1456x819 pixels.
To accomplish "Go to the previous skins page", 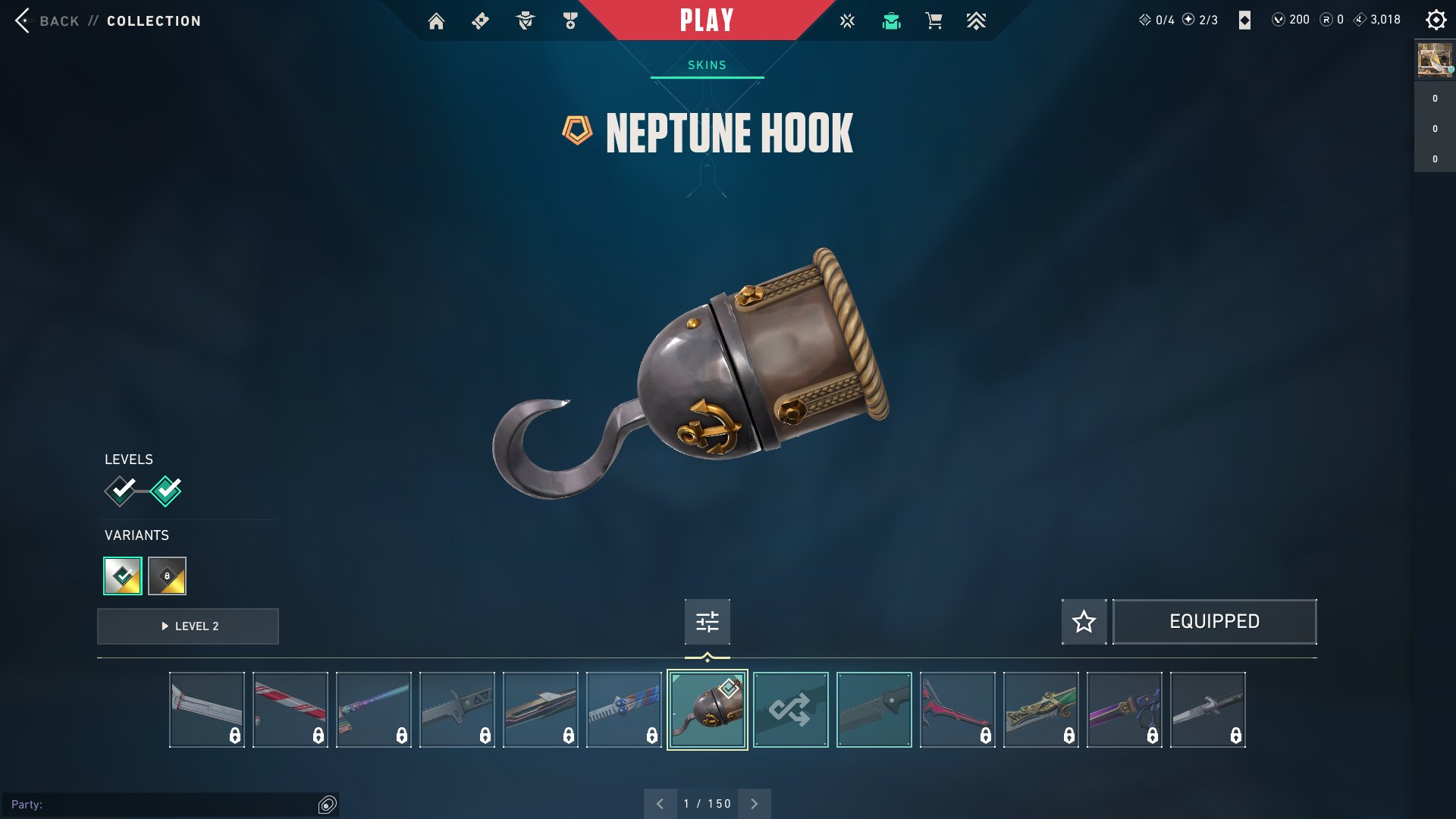I will click(660, 804).
